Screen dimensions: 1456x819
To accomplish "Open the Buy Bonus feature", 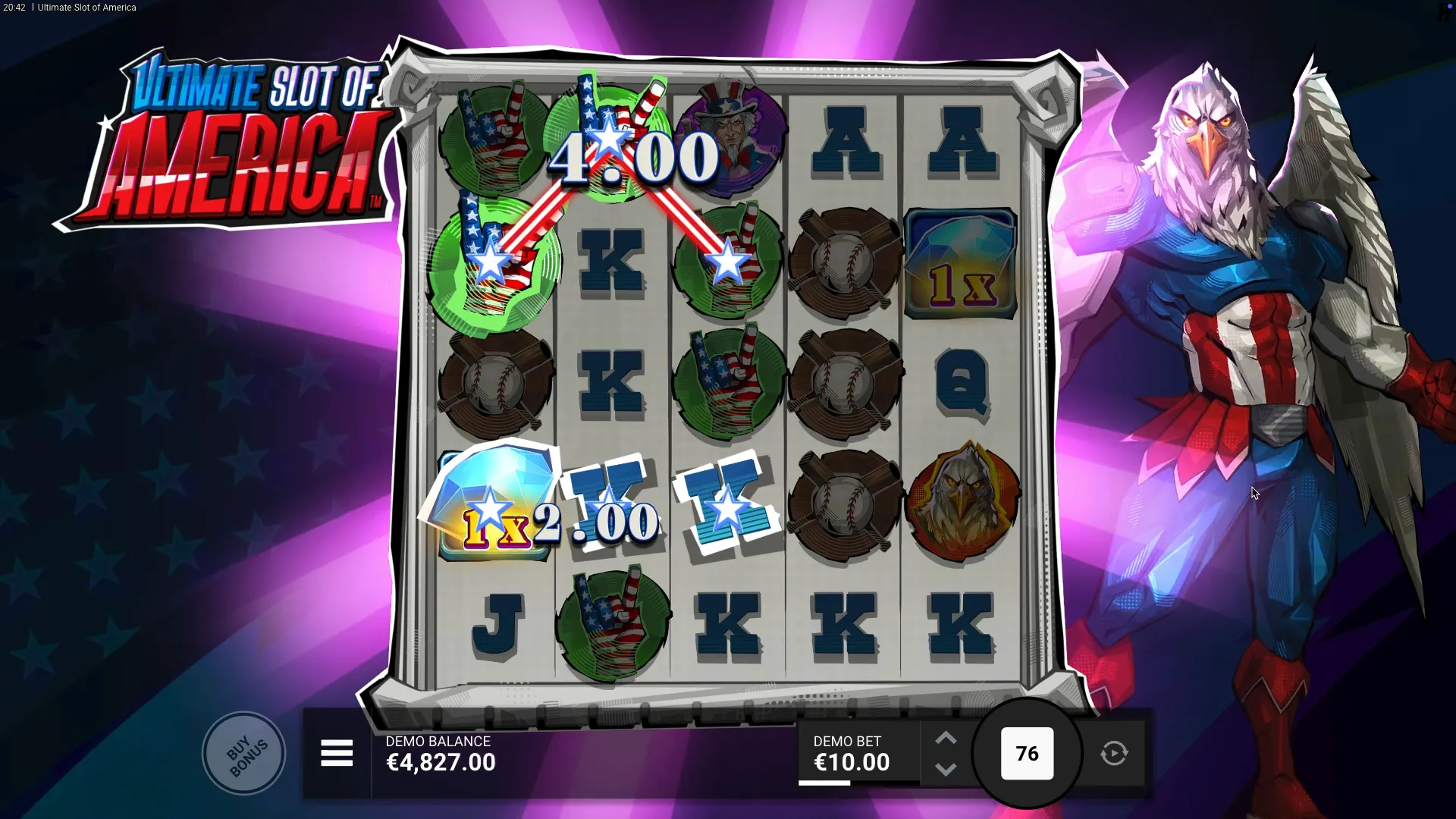I will pyautogui.click(x=244, y=754).
